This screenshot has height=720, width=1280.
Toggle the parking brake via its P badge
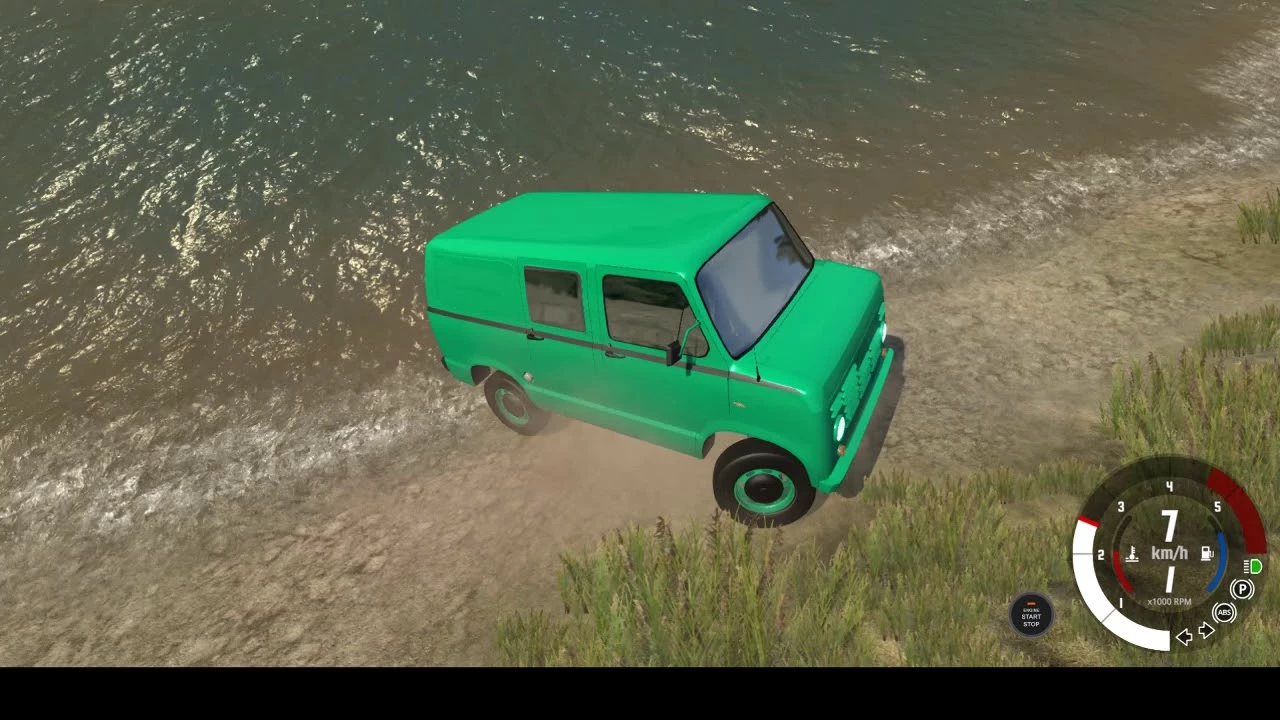coord(1242,590)
